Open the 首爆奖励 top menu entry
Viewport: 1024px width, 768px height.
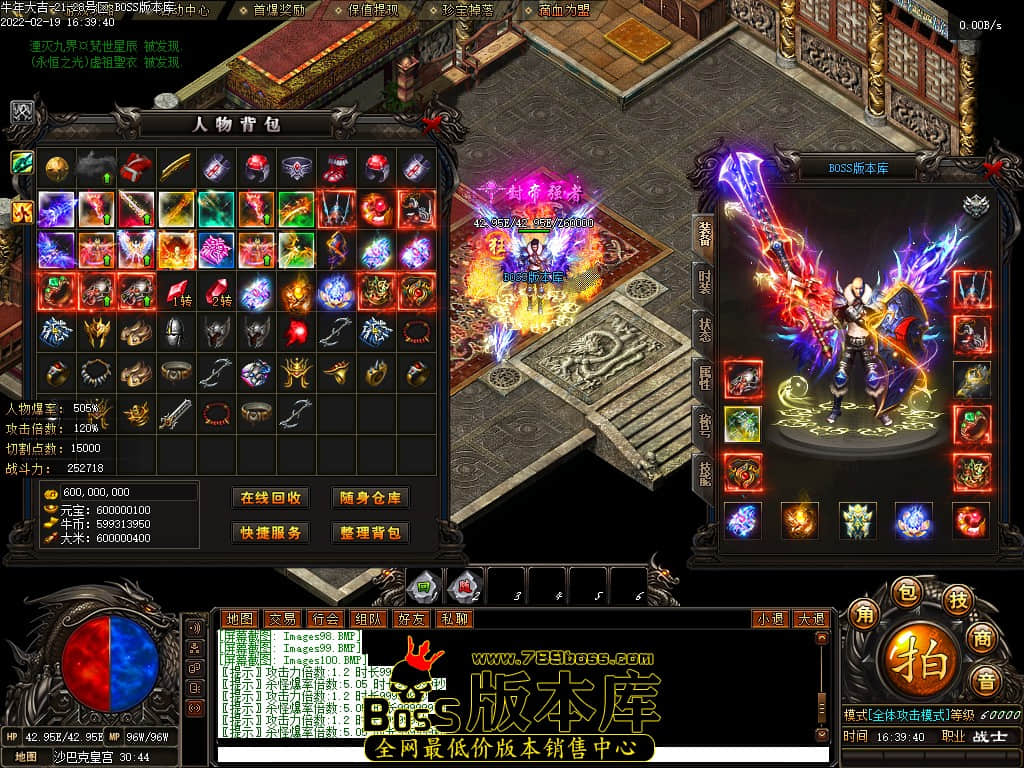pyautogui.click(x=280, y=10)
